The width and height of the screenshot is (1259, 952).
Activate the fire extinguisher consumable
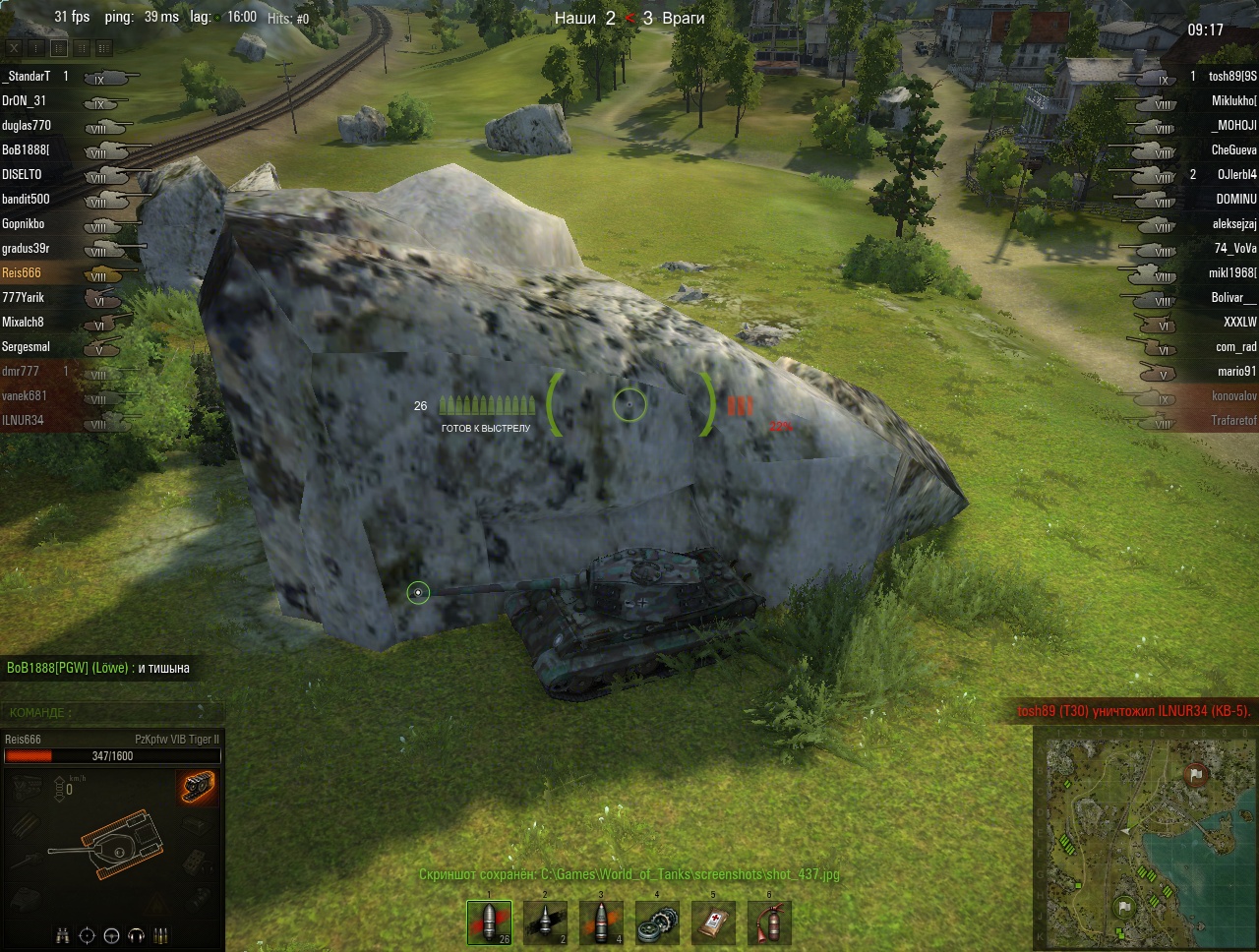pos(769,922)
